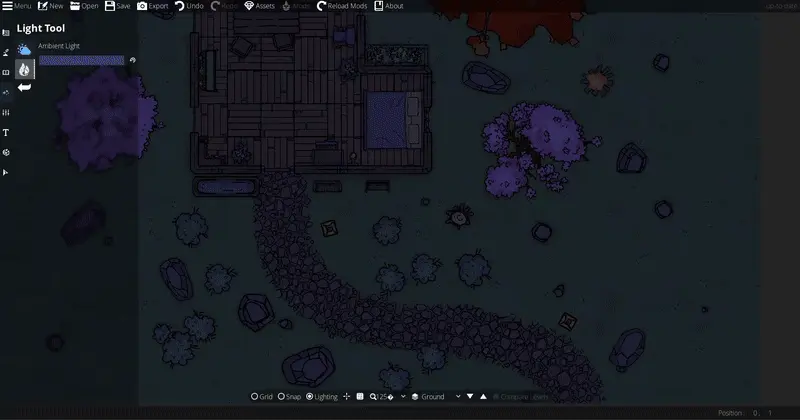Viewport: 800px width, 420px height.
Task: Open the About window
Action: click(x=389, y=6)
